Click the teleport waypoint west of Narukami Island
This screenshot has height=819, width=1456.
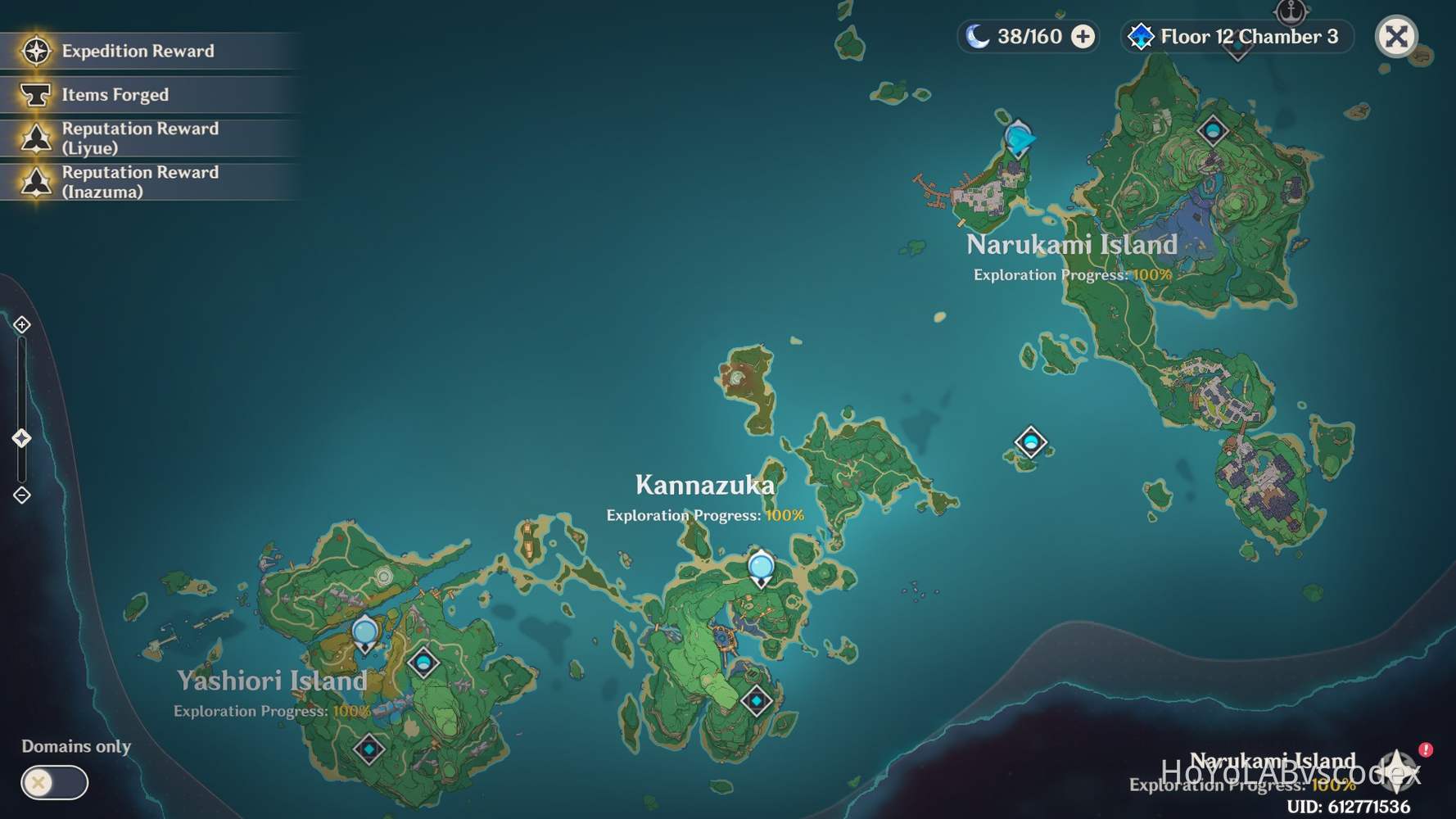point(1031,442)
